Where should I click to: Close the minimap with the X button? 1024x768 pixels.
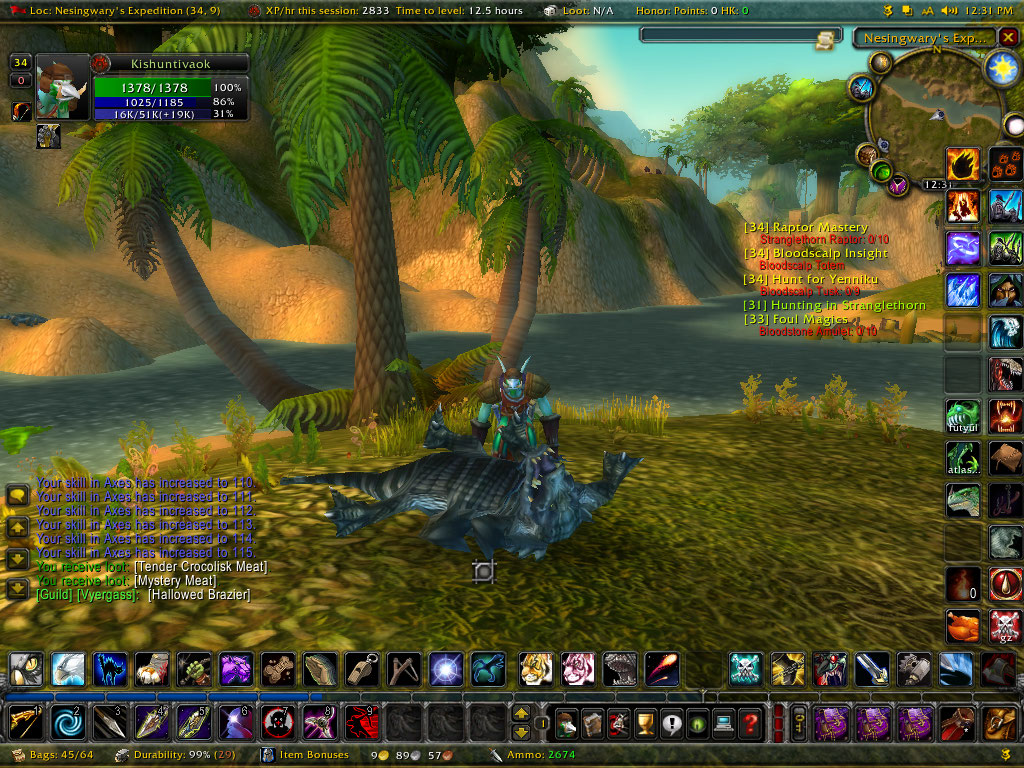1008,37
